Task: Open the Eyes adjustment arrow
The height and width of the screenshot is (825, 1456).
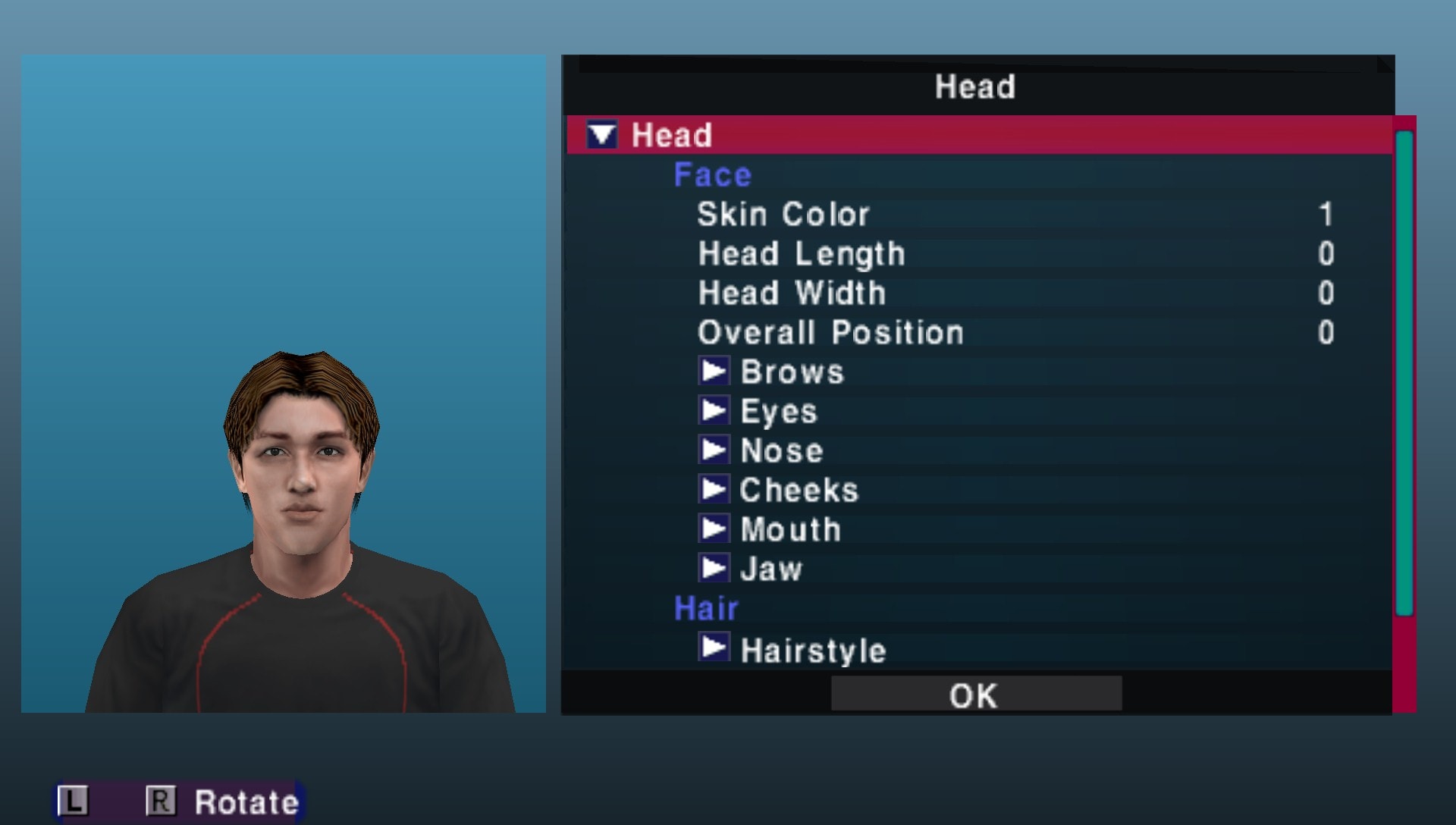Action: [x=714, y=410]
